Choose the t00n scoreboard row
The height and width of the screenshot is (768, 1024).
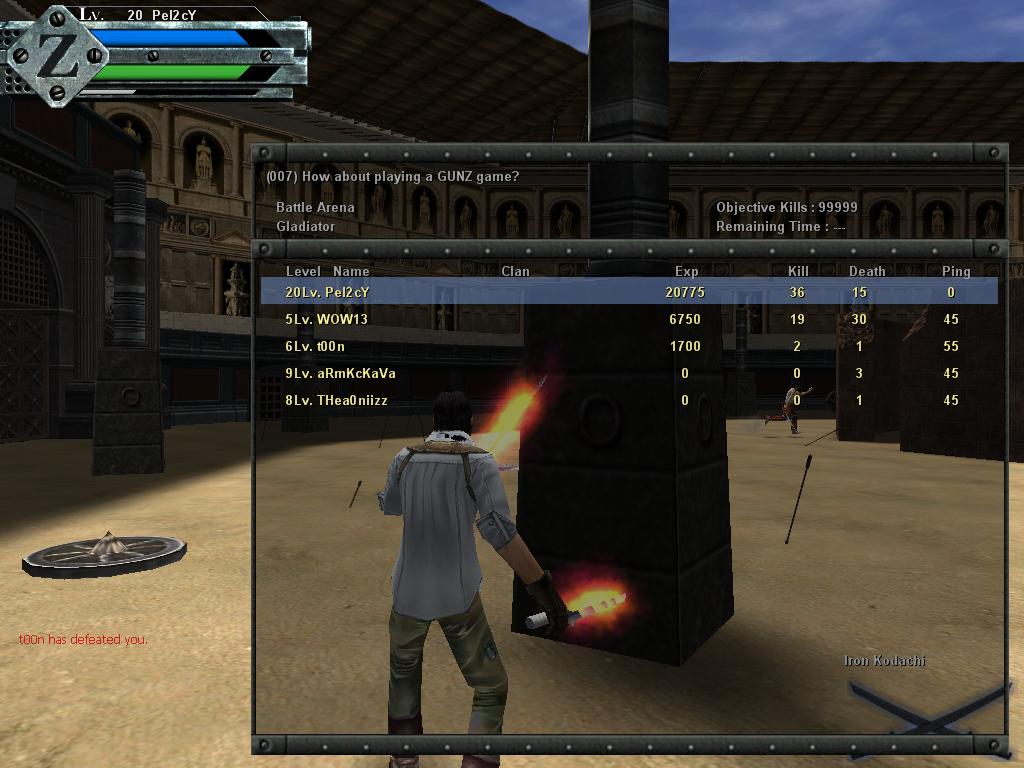point(628,346)
